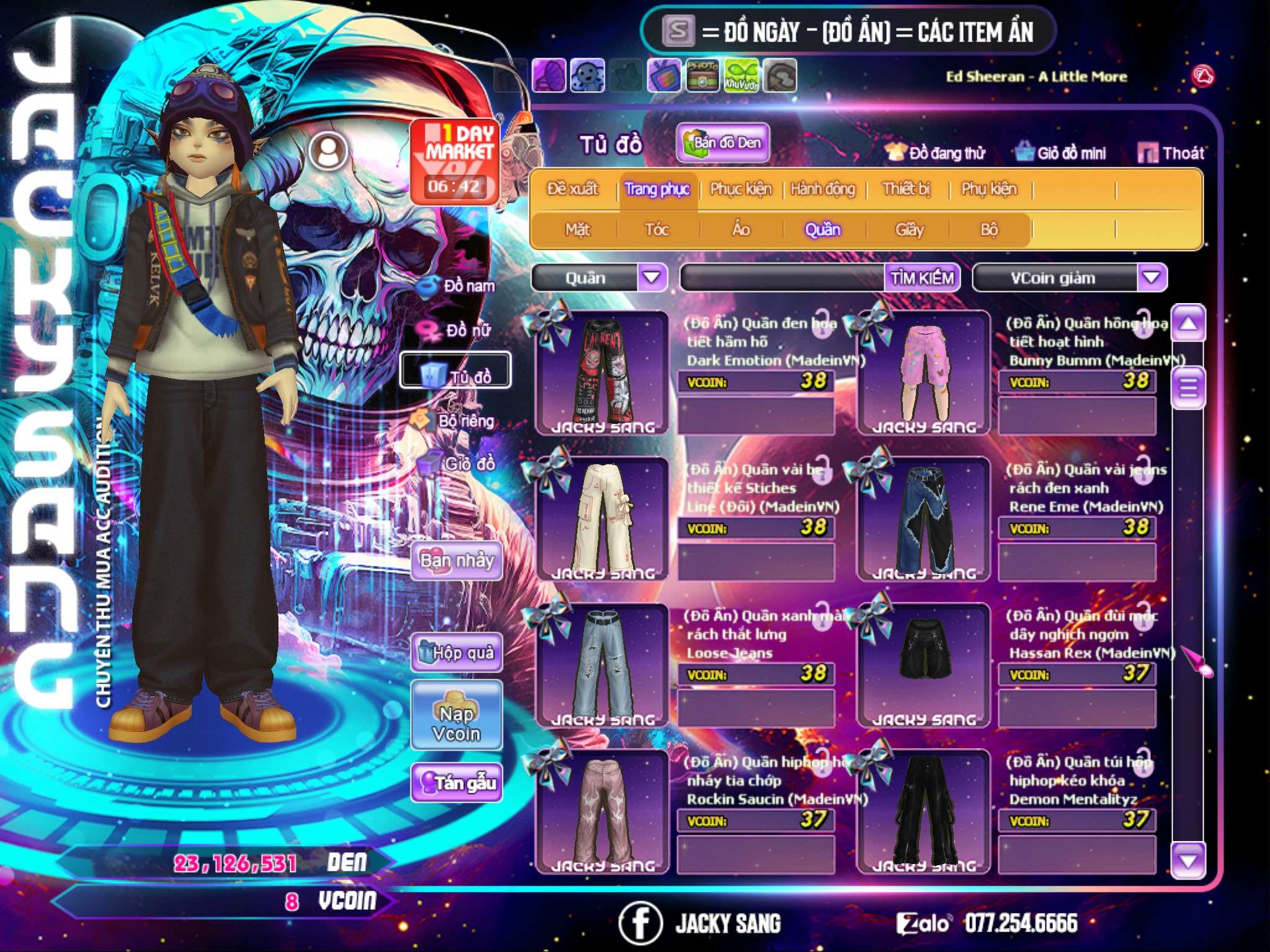This screenshot has height=952, width=1270.
Task: Switch to the Giầy subcategory
Action: pyautogui.click(x=909, y=230)
